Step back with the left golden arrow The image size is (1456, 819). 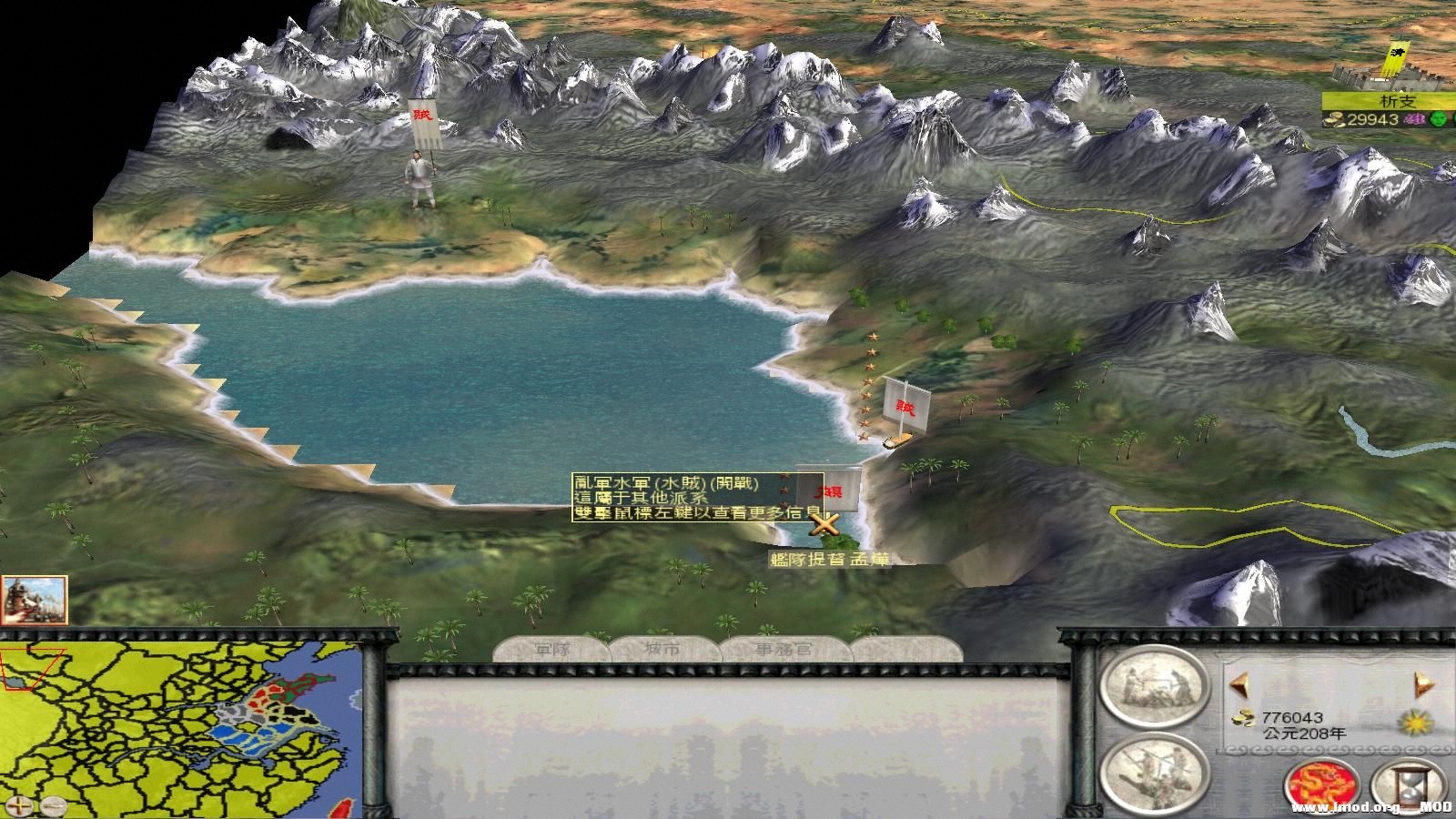pos(1240,682)
